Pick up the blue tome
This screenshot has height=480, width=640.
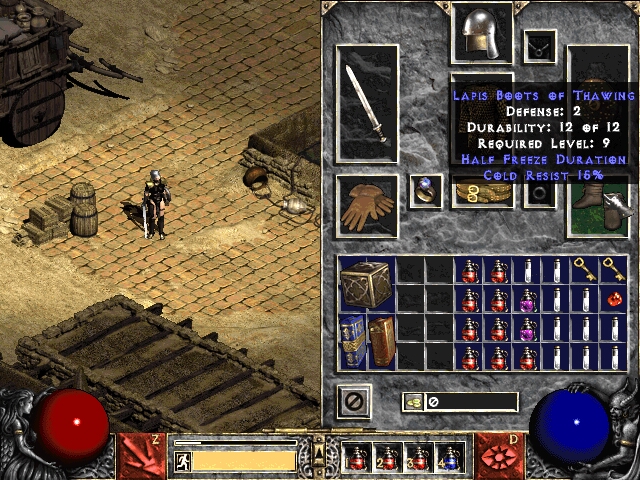(353, 341)
